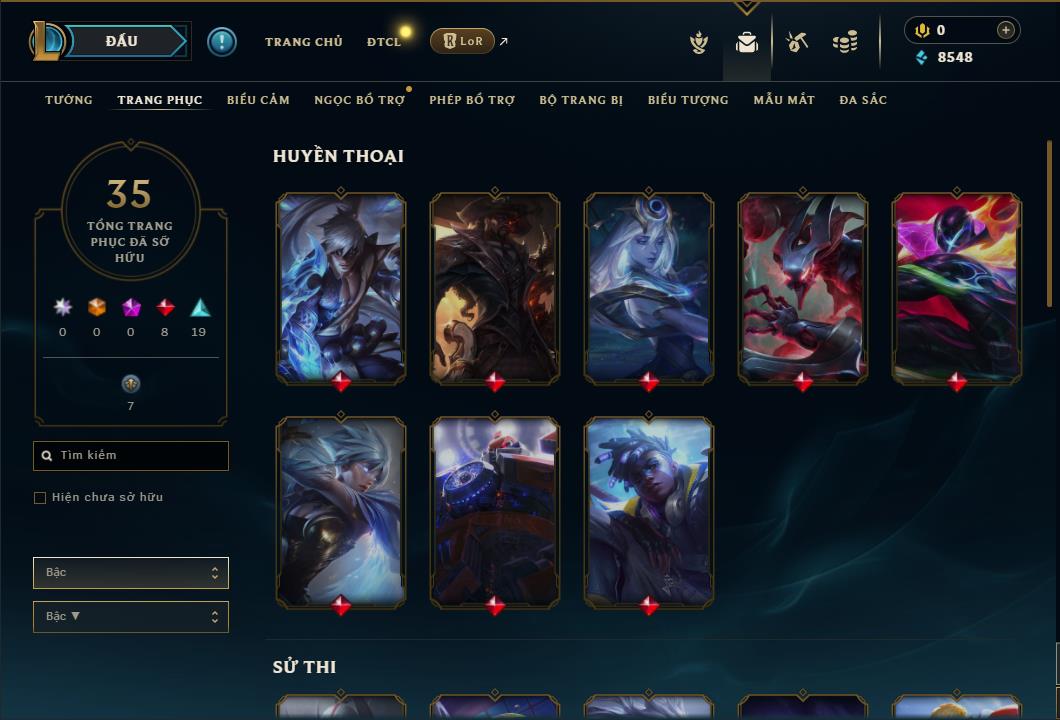Switch to PHÉP BỔ TRỢ tab
Image resolution: width=1060 pixels, height=720 pixels.
(472, 100)
